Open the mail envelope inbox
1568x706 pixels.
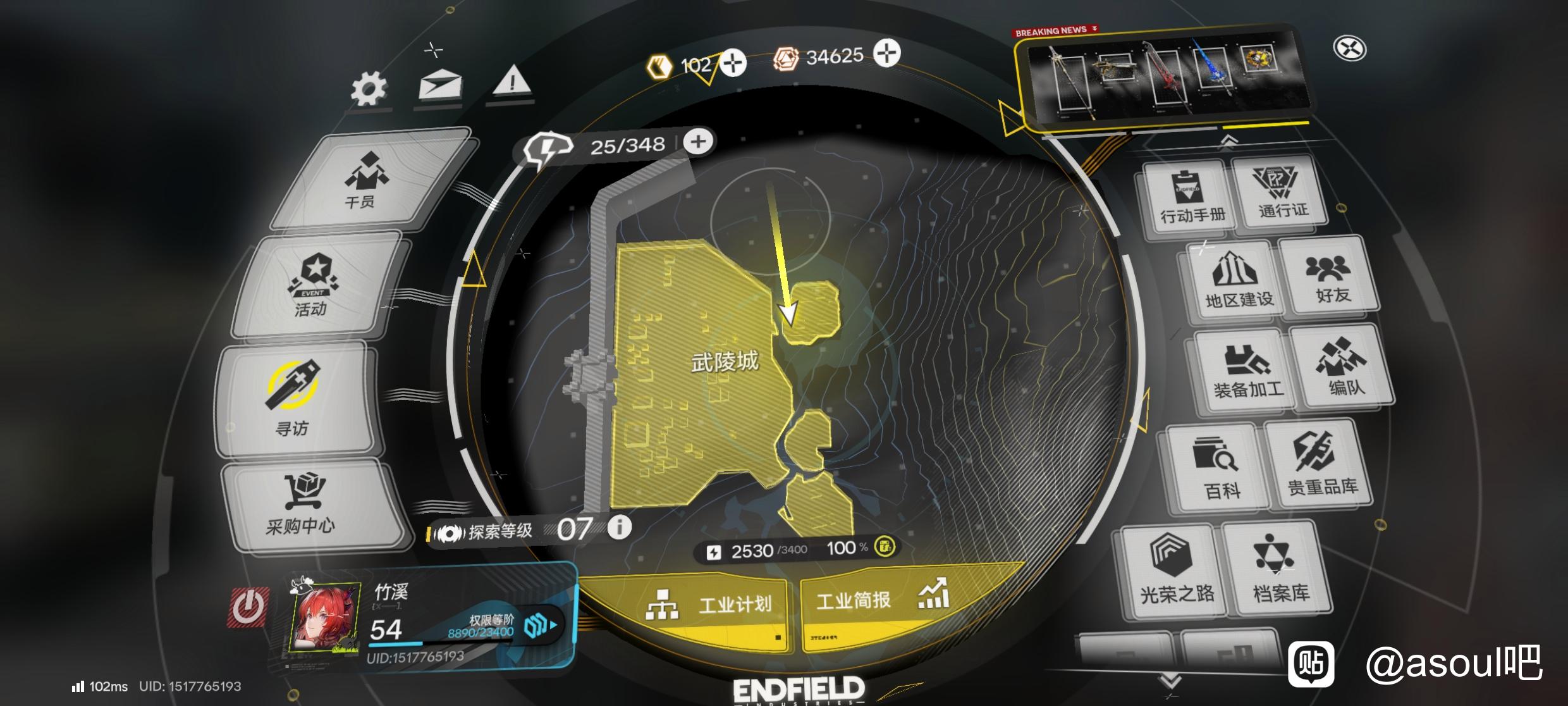click(x=440, y=84)
